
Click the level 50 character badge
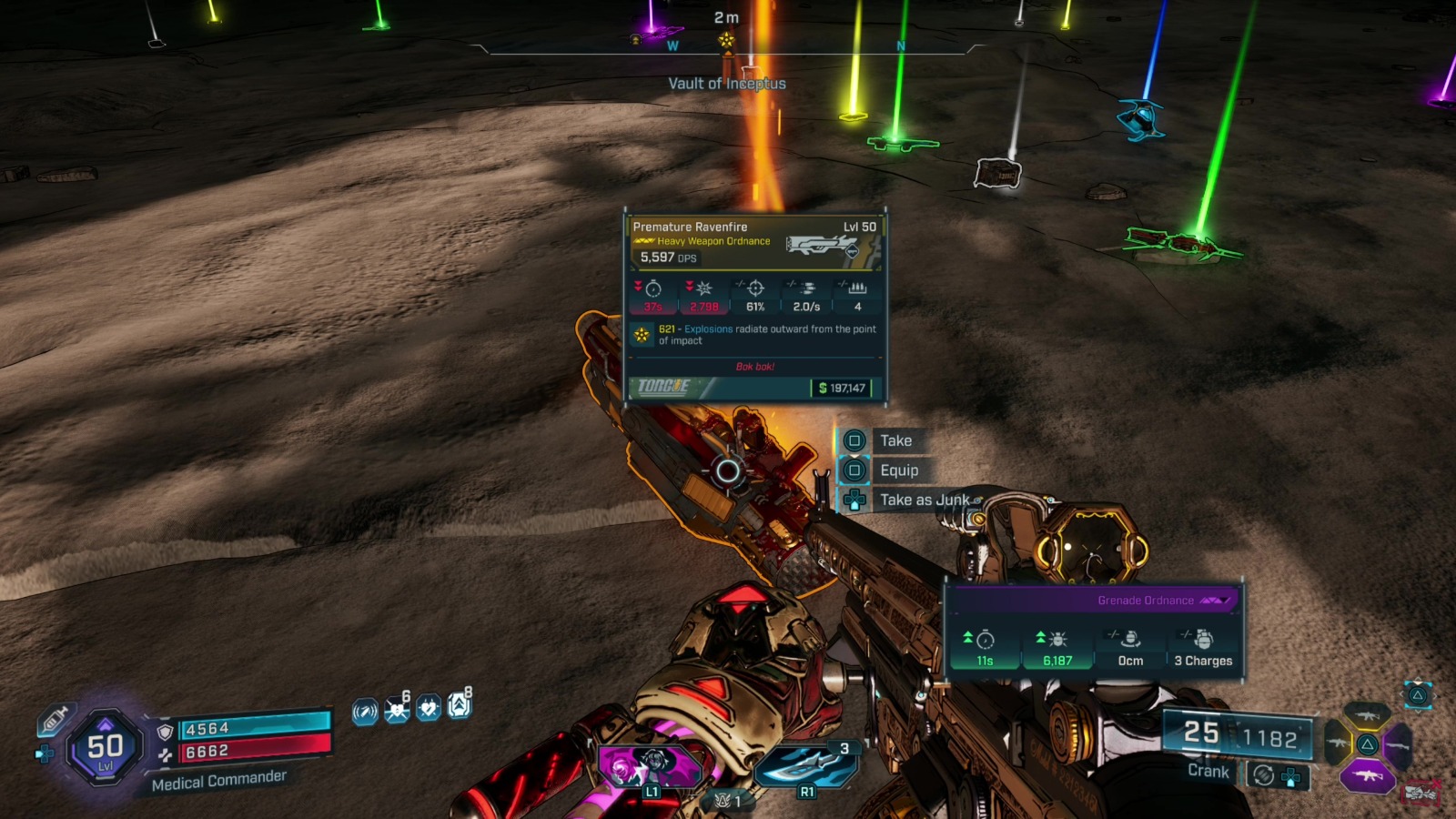[x=106, y=748]
